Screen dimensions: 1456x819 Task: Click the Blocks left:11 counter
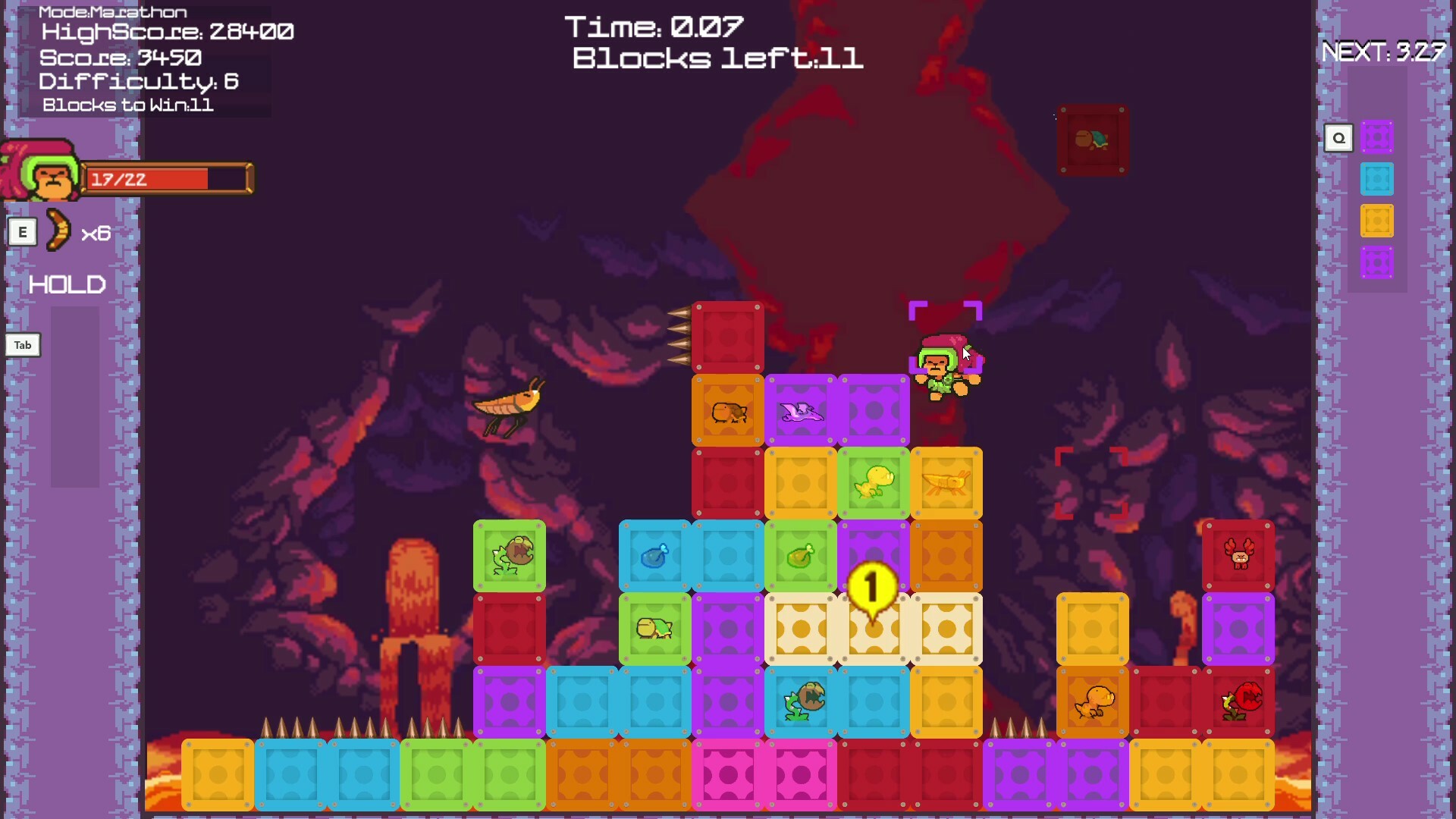pos(717,58)
